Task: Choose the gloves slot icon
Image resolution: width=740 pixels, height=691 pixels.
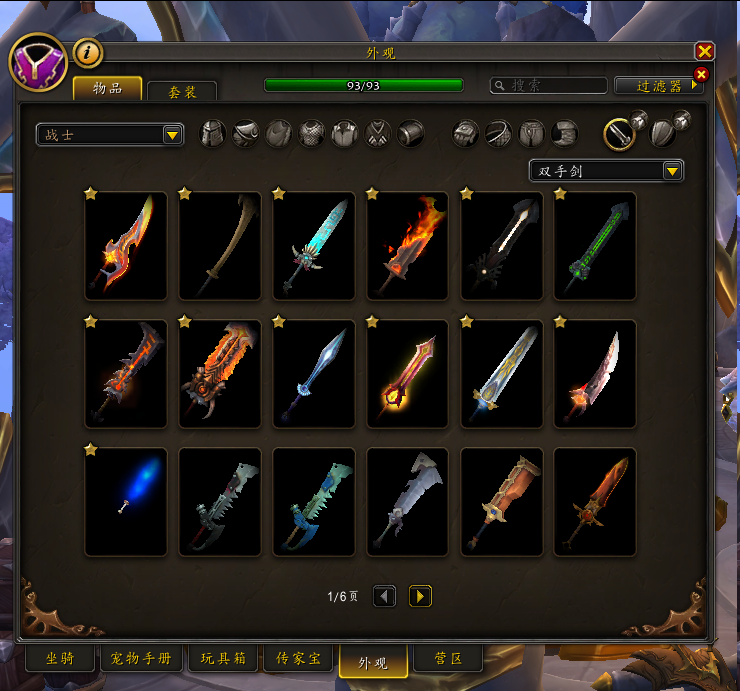Action: [465, 133]
